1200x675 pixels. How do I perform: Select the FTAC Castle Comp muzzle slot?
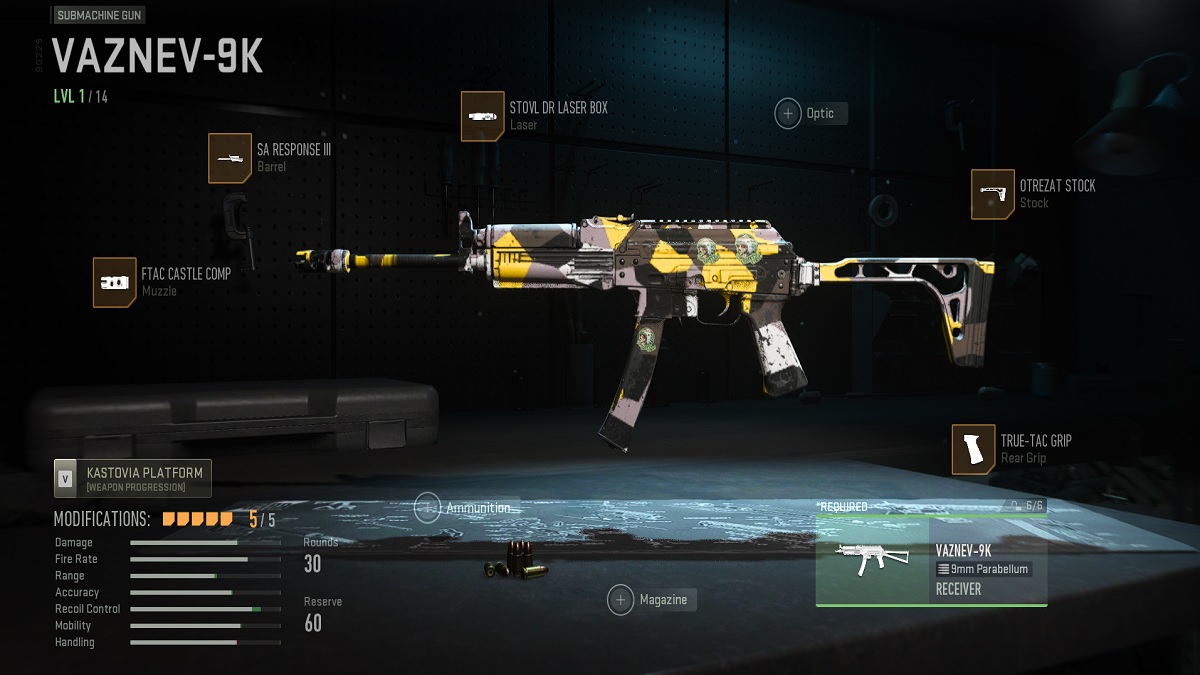pos(115,282)
